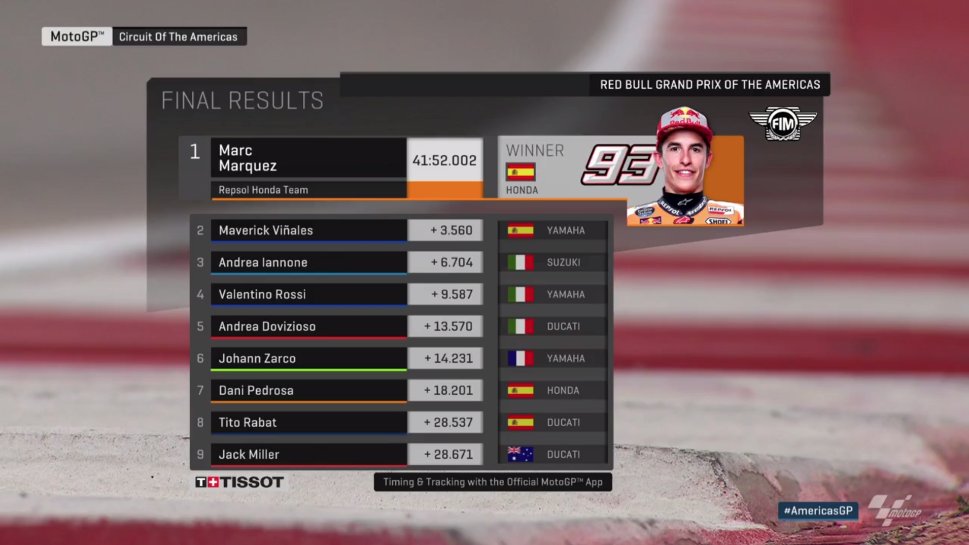The image size is (969, 545).
Task: Open the #AmericasGP hashtag tag
Action: pos(818,510)
